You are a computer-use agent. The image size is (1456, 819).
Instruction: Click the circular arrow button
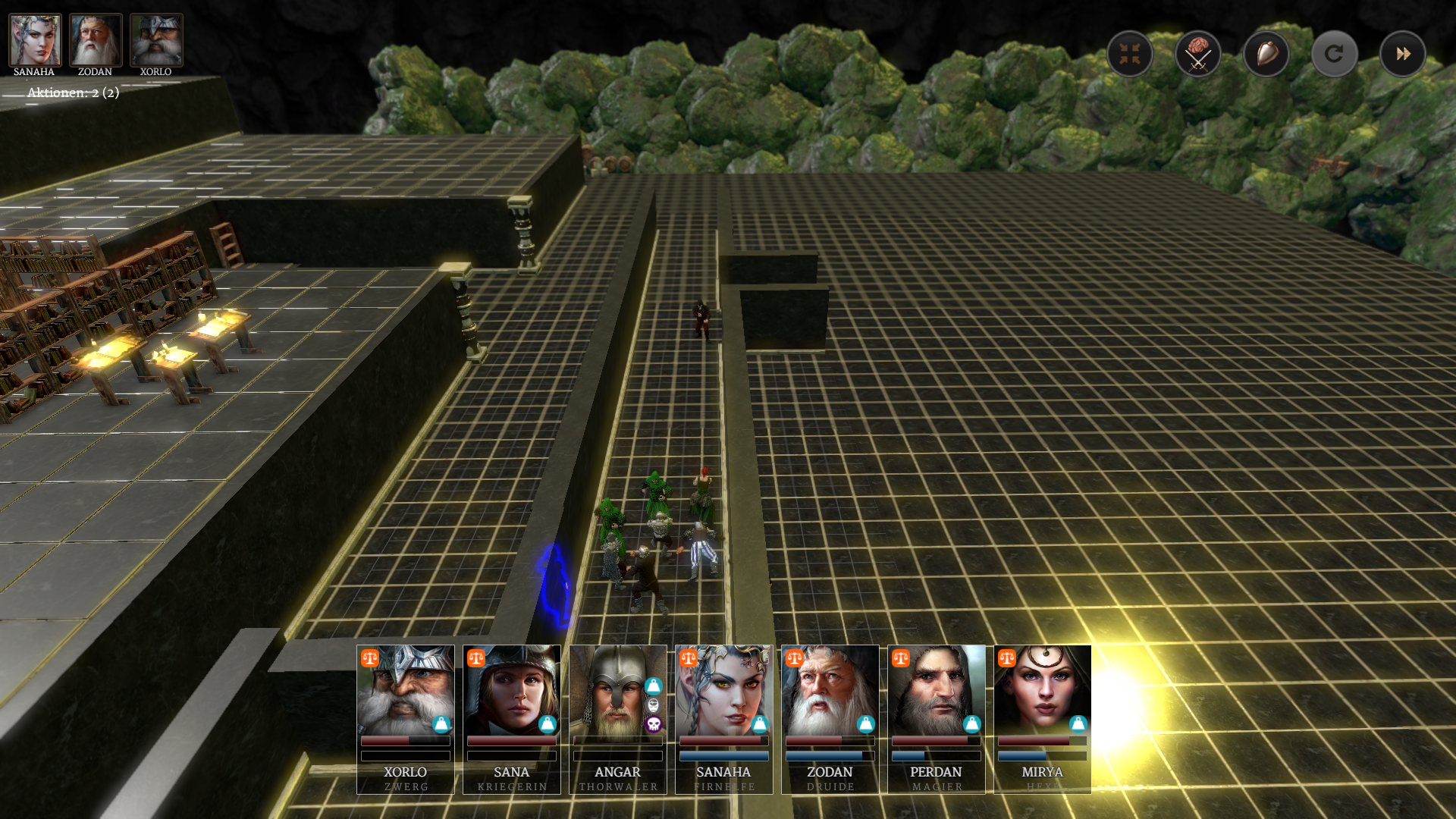1334,54
